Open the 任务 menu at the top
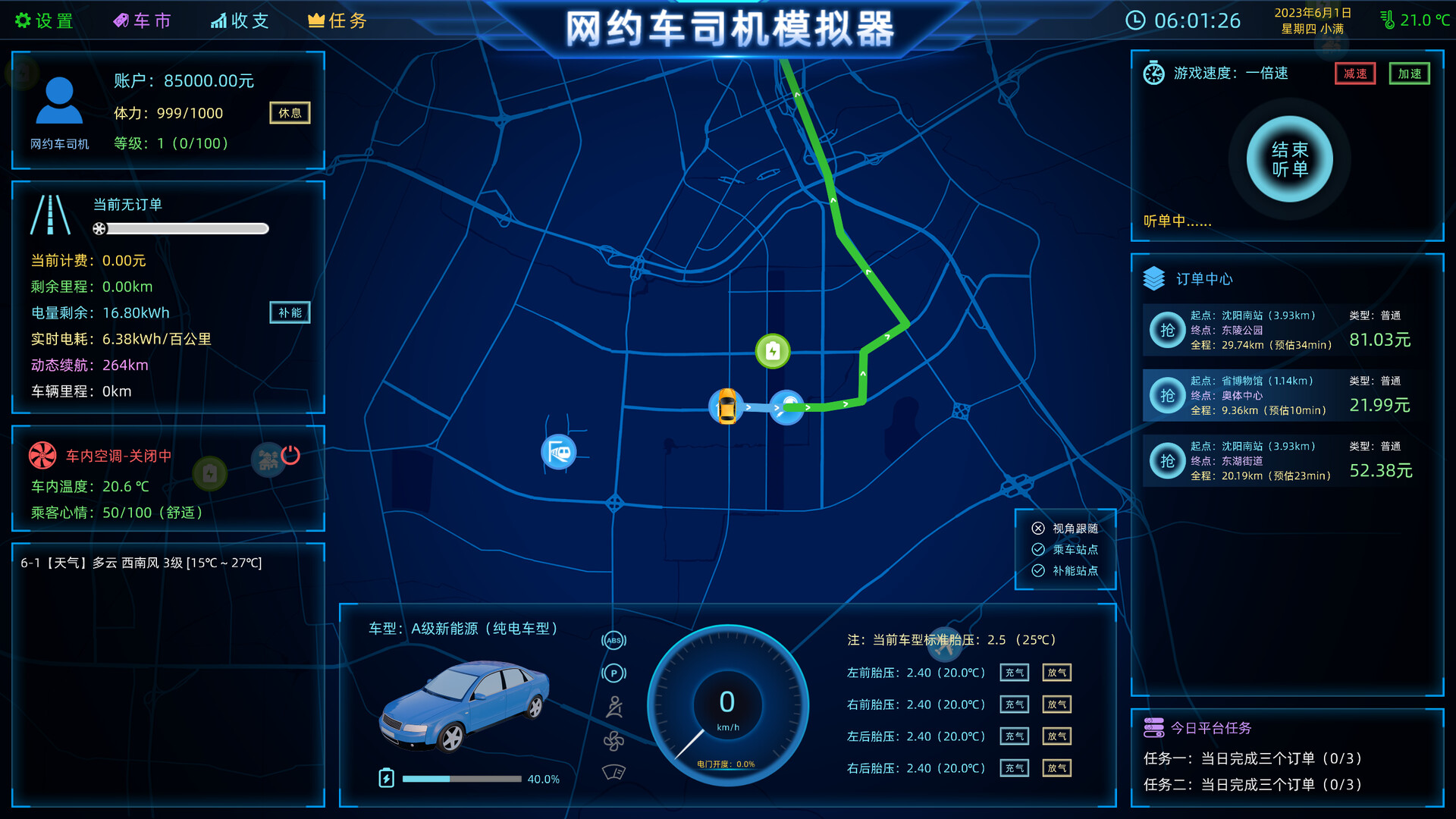 click(x=337, y=20)
